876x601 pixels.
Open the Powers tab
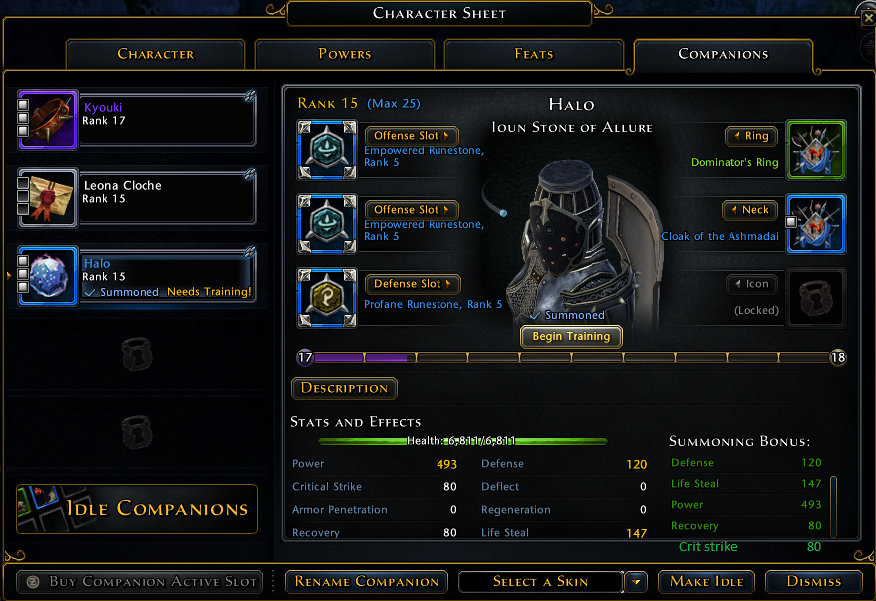tap(344, 55)
